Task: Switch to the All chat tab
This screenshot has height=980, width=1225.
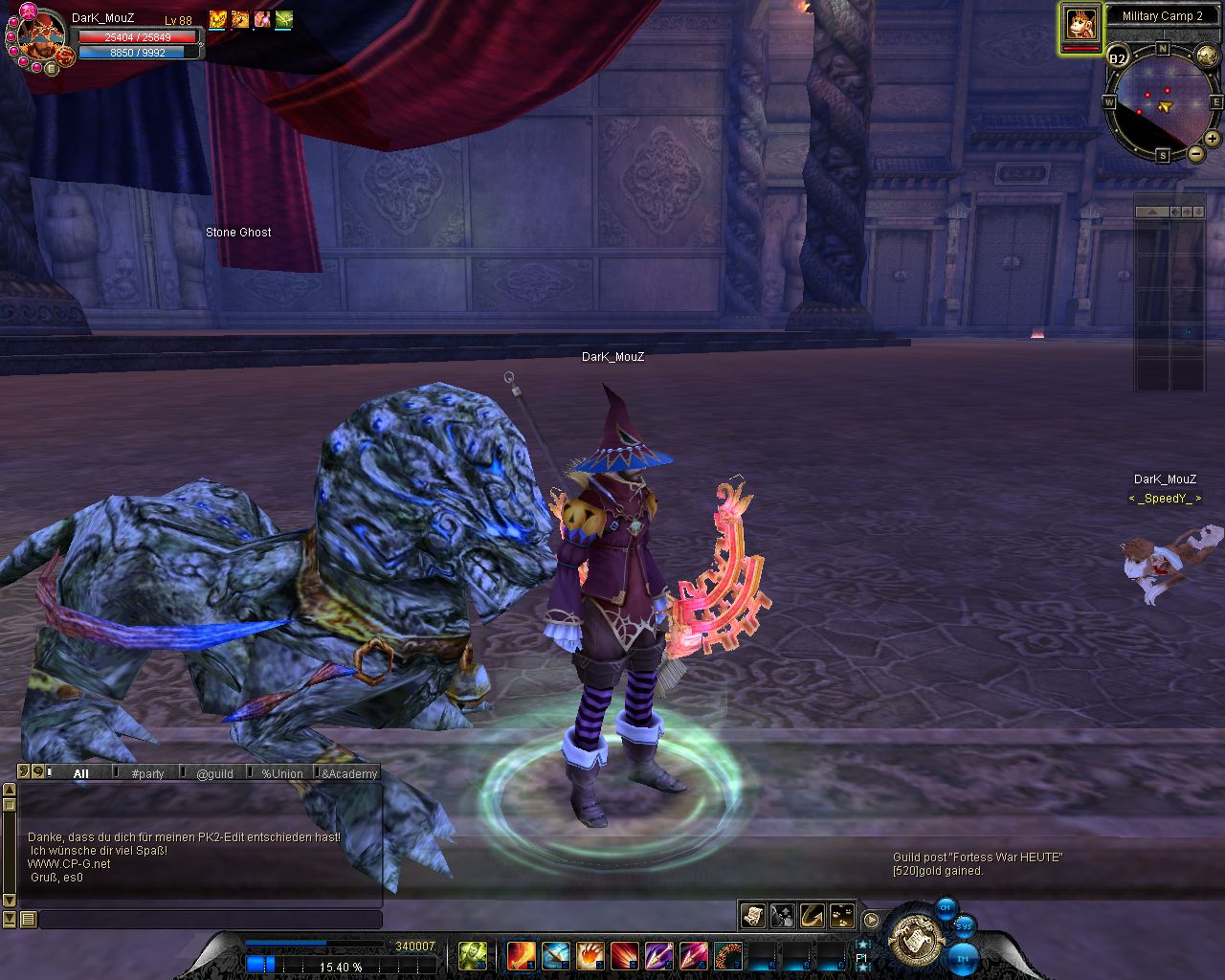Action: 81,773
